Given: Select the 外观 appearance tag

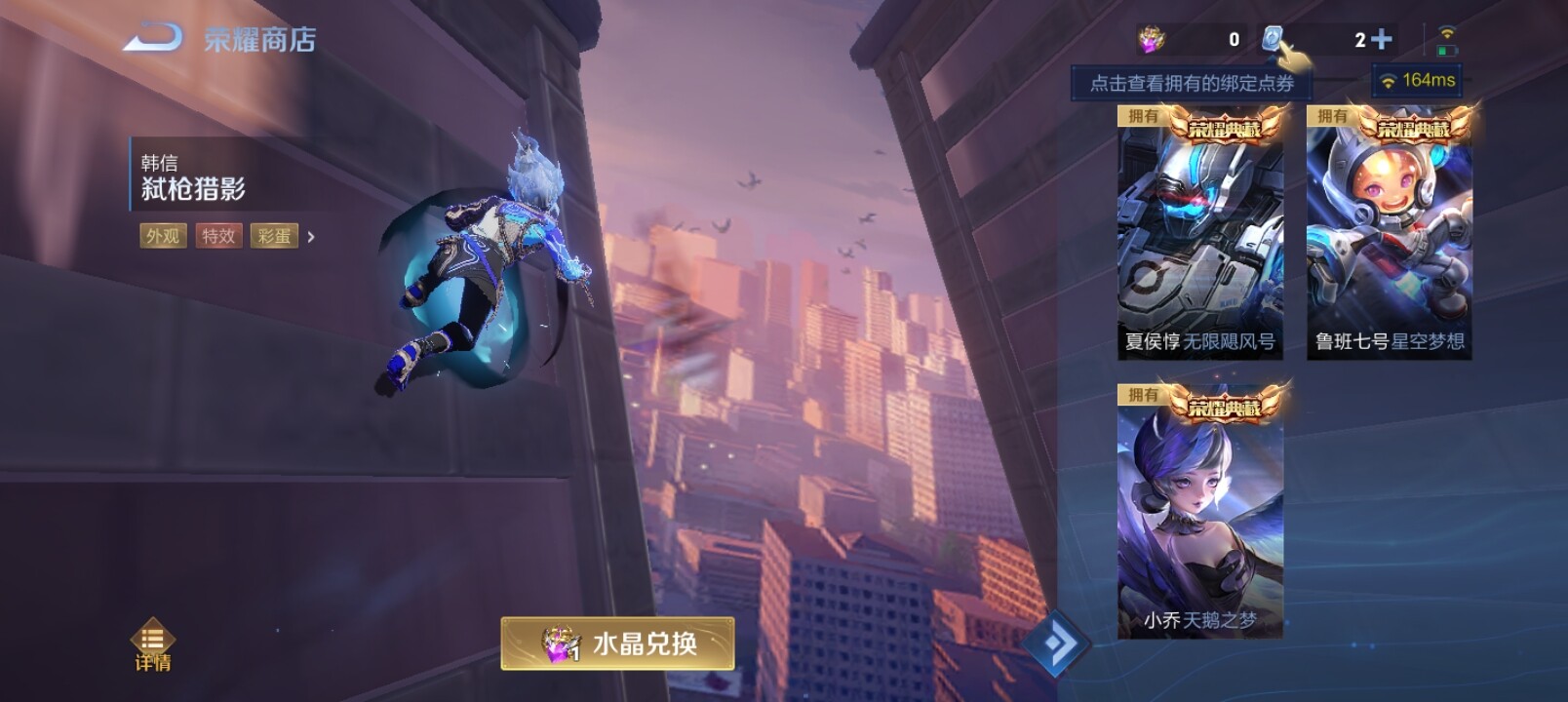Looking at the screenshot, I should (163, 236).
